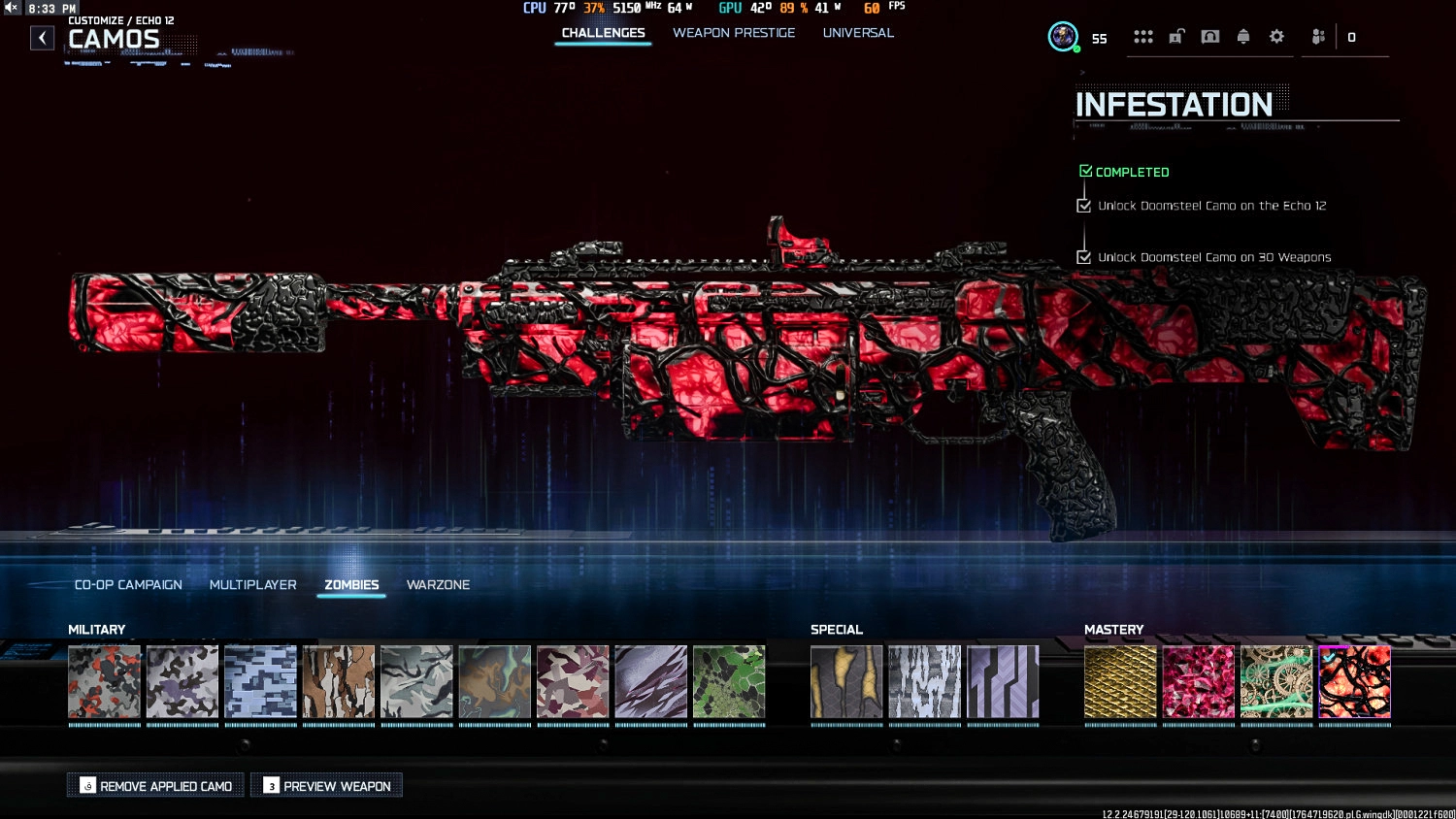This screenshot has width=1456, height=819.
Task: Toggle the Unlock Doomsteel Camo on Echo 12 checkbox
Action: coord(1084,205)
